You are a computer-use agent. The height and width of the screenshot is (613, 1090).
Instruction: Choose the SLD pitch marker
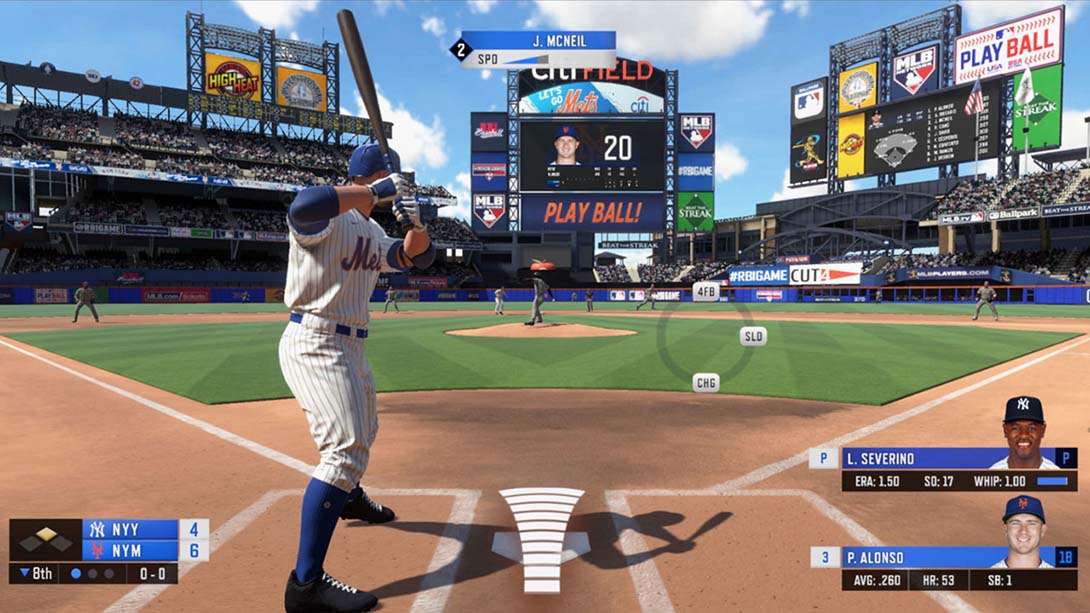click(753, 336)
